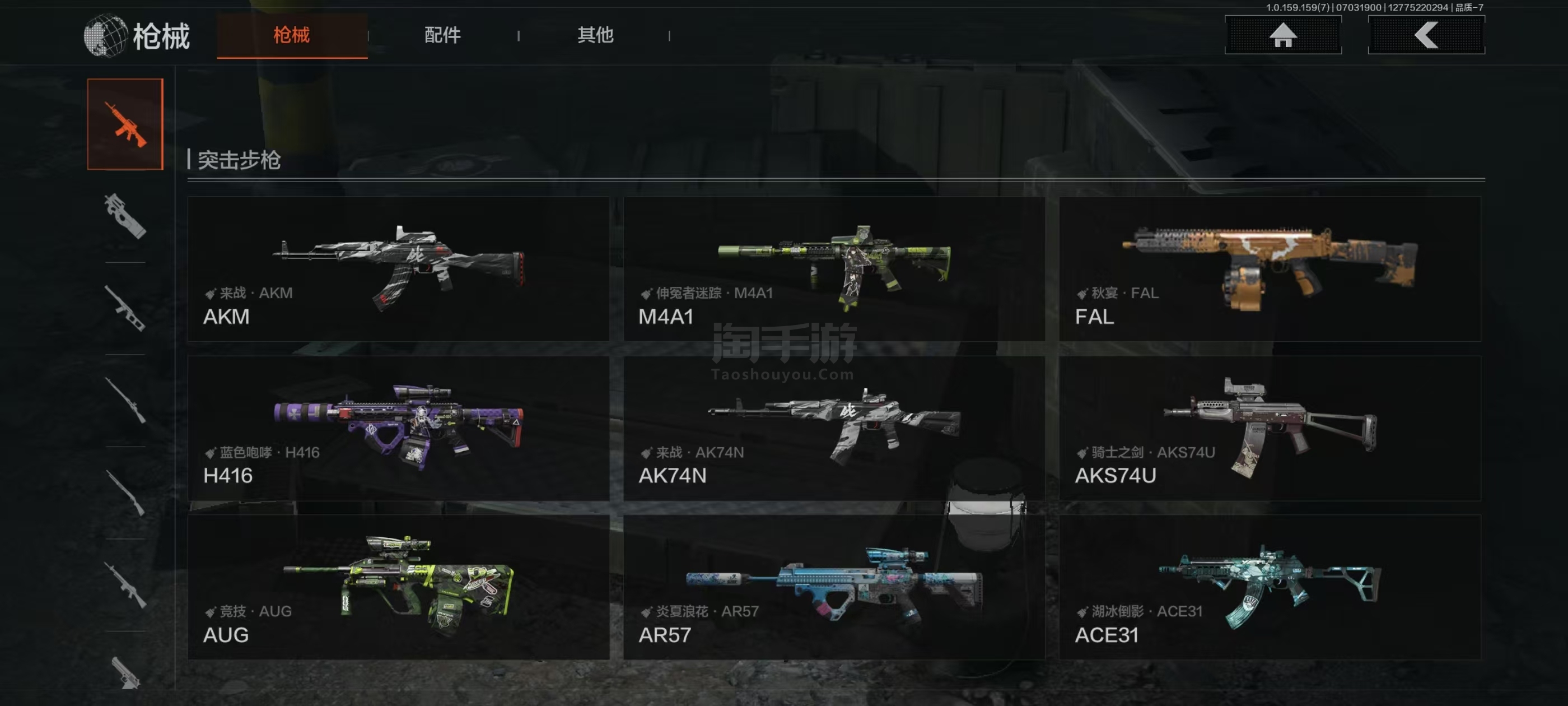Select the green AUG weapon card

point(398,587)
